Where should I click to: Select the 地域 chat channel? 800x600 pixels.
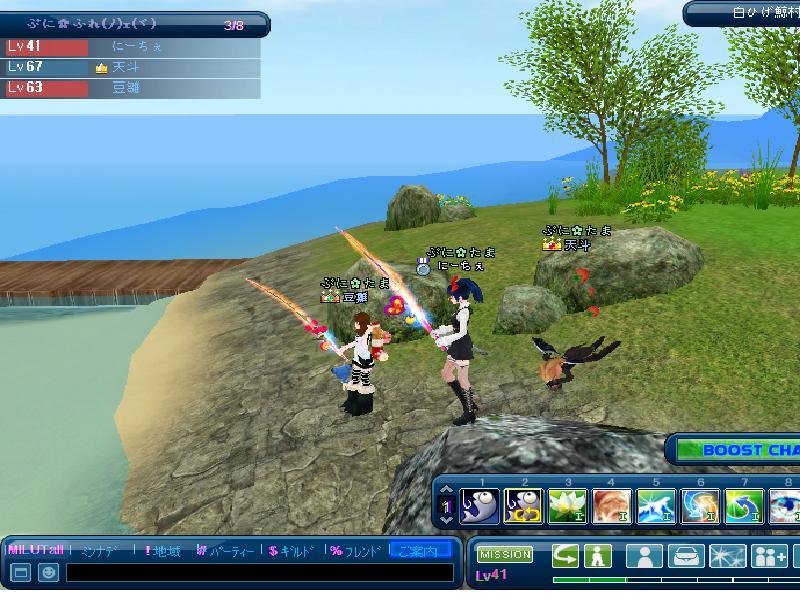(163, 551)
